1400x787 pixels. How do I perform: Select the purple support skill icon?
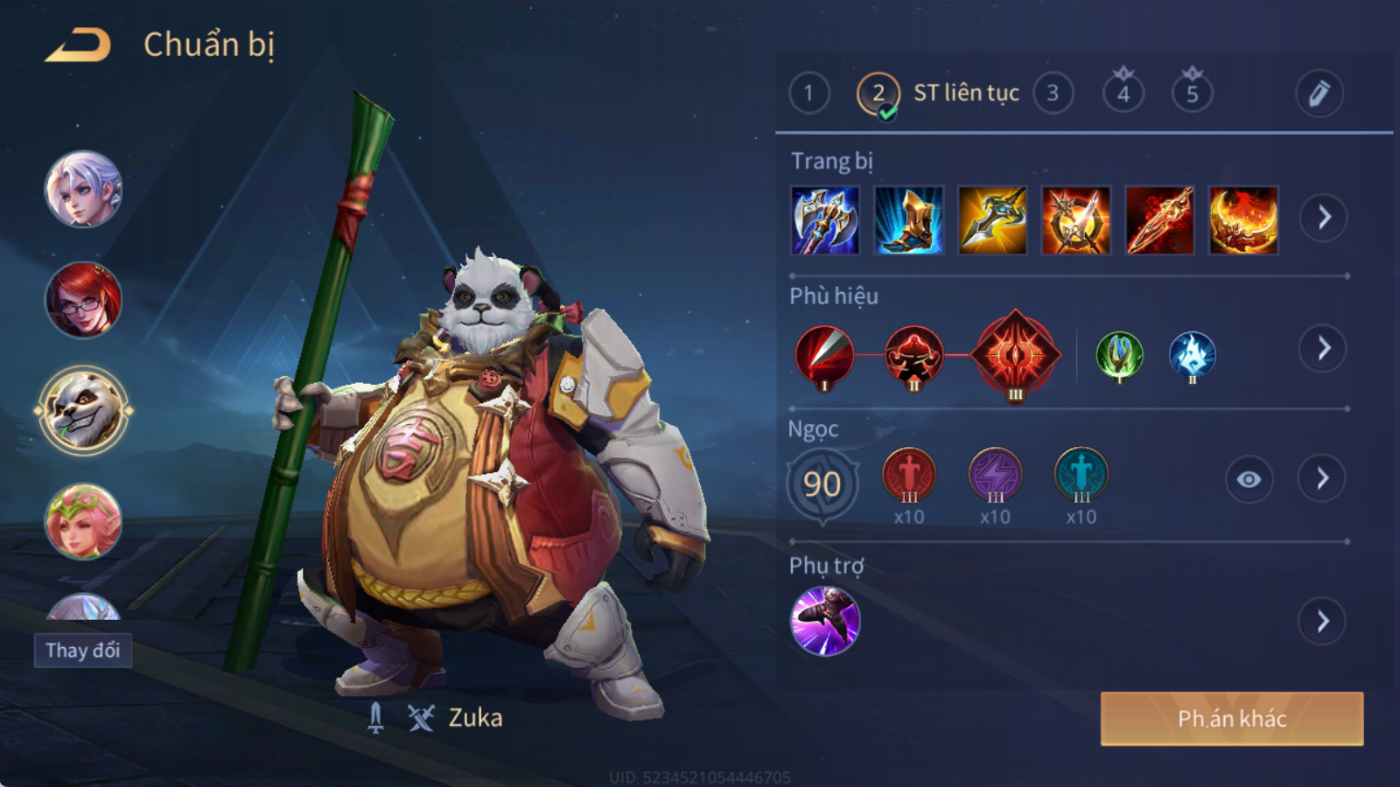(x=825, y=621)
